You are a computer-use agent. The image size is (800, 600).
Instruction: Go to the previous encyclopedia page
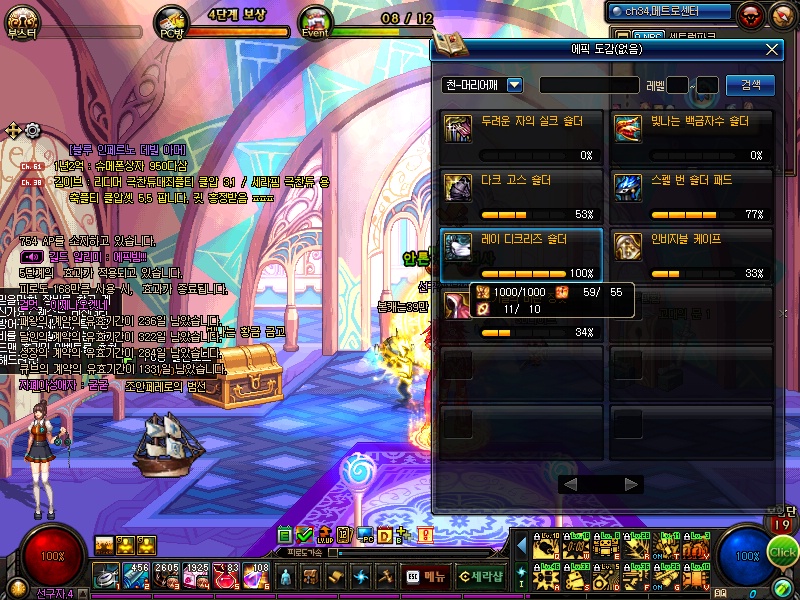coord(569,484)
